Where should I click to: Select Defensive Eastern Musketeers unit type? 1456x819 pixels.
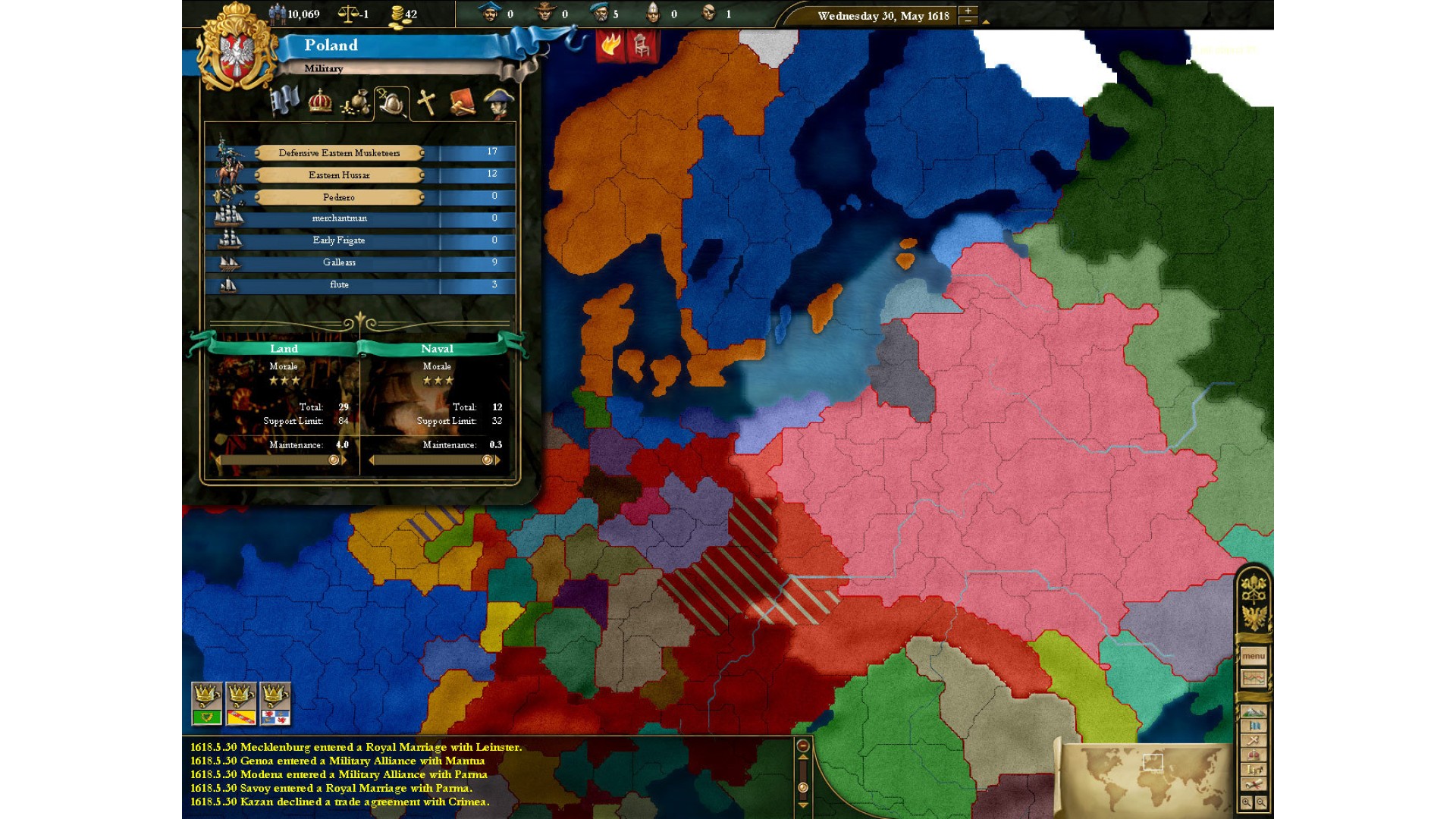click(339, 153)
